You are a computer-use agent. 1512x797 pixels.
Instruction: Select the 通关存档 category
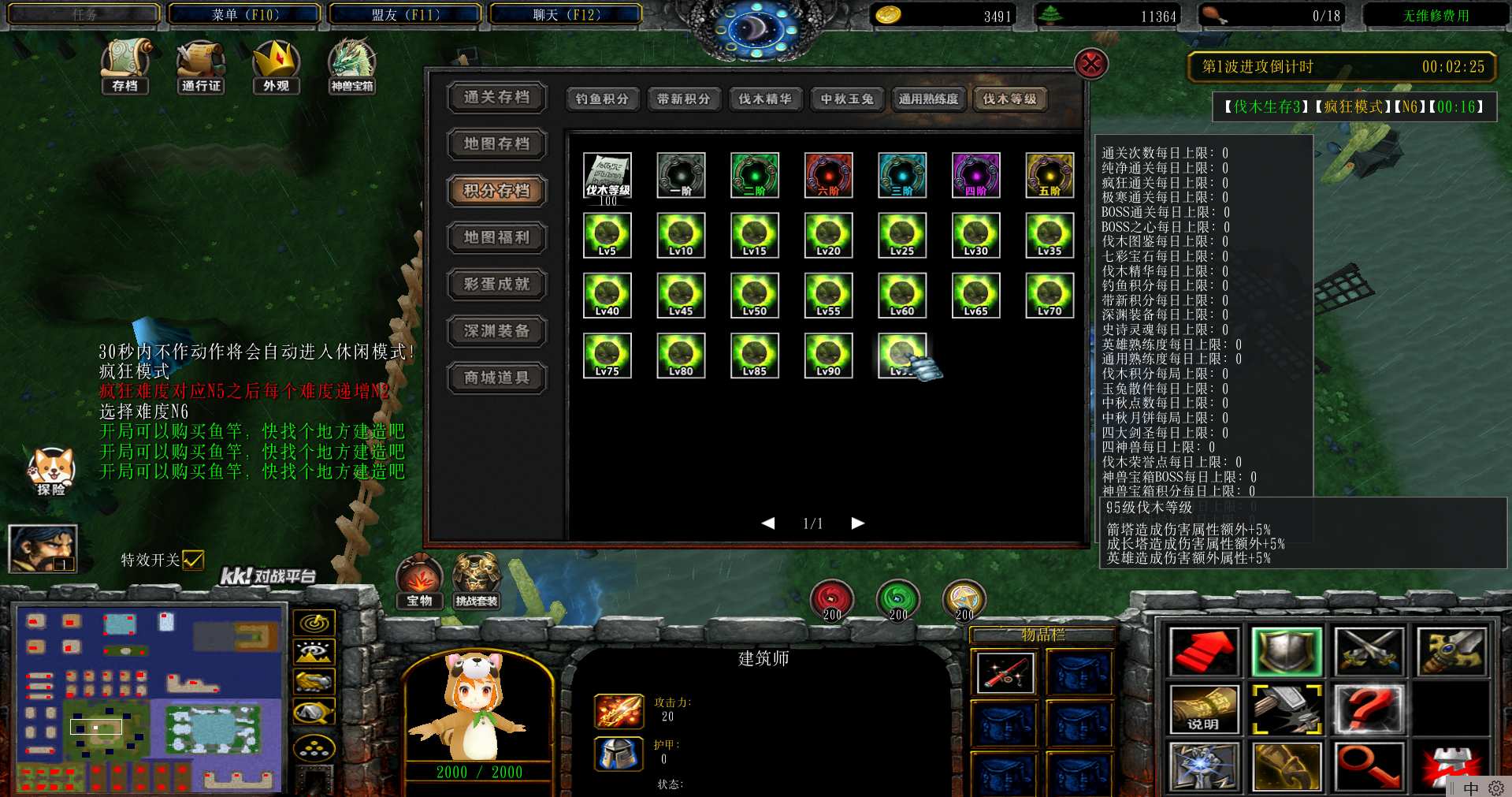496,97
